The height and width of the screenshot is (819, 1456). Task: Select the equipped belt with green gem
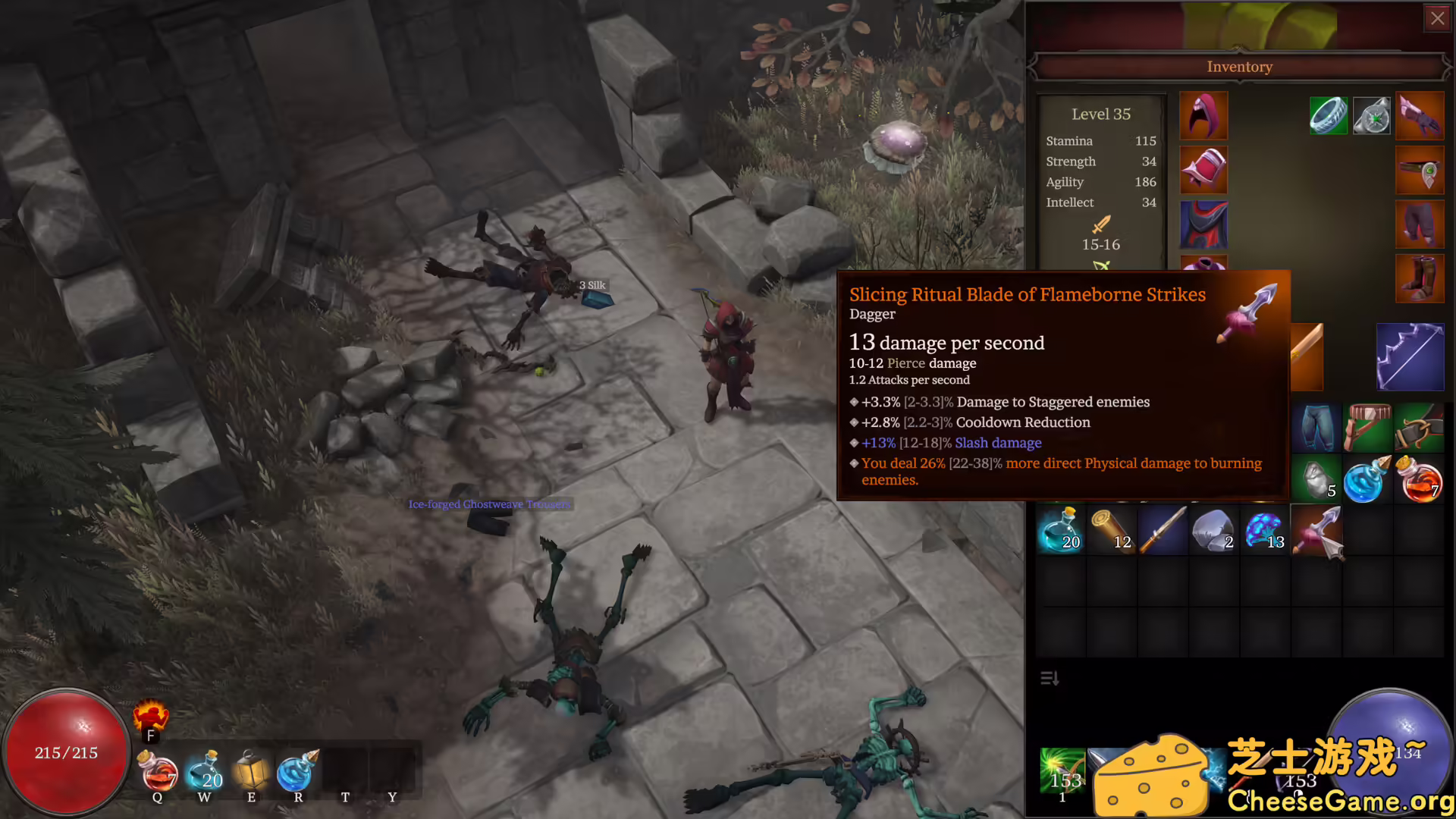pos(1420,170)
